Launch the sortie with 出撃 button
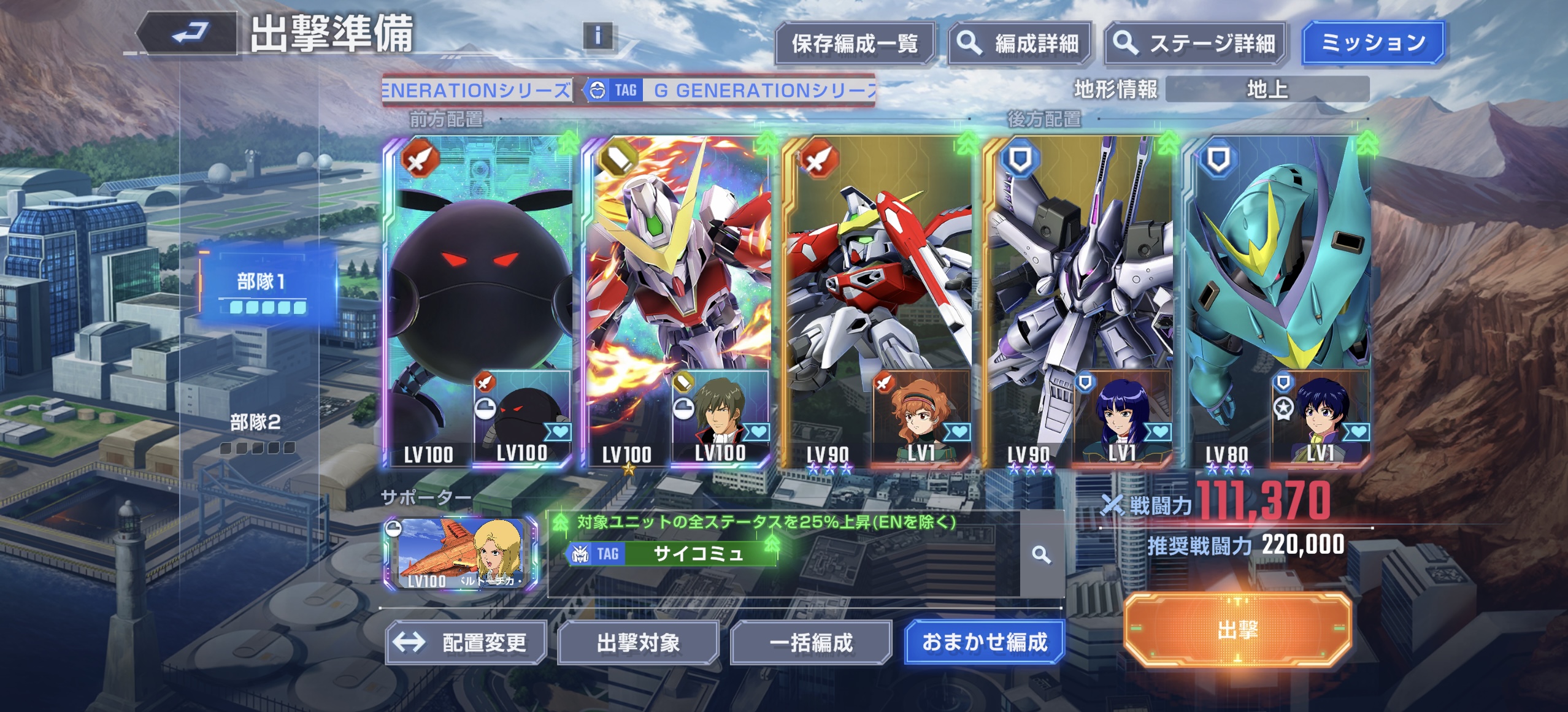1568x712 pixels. point(1237,630)
